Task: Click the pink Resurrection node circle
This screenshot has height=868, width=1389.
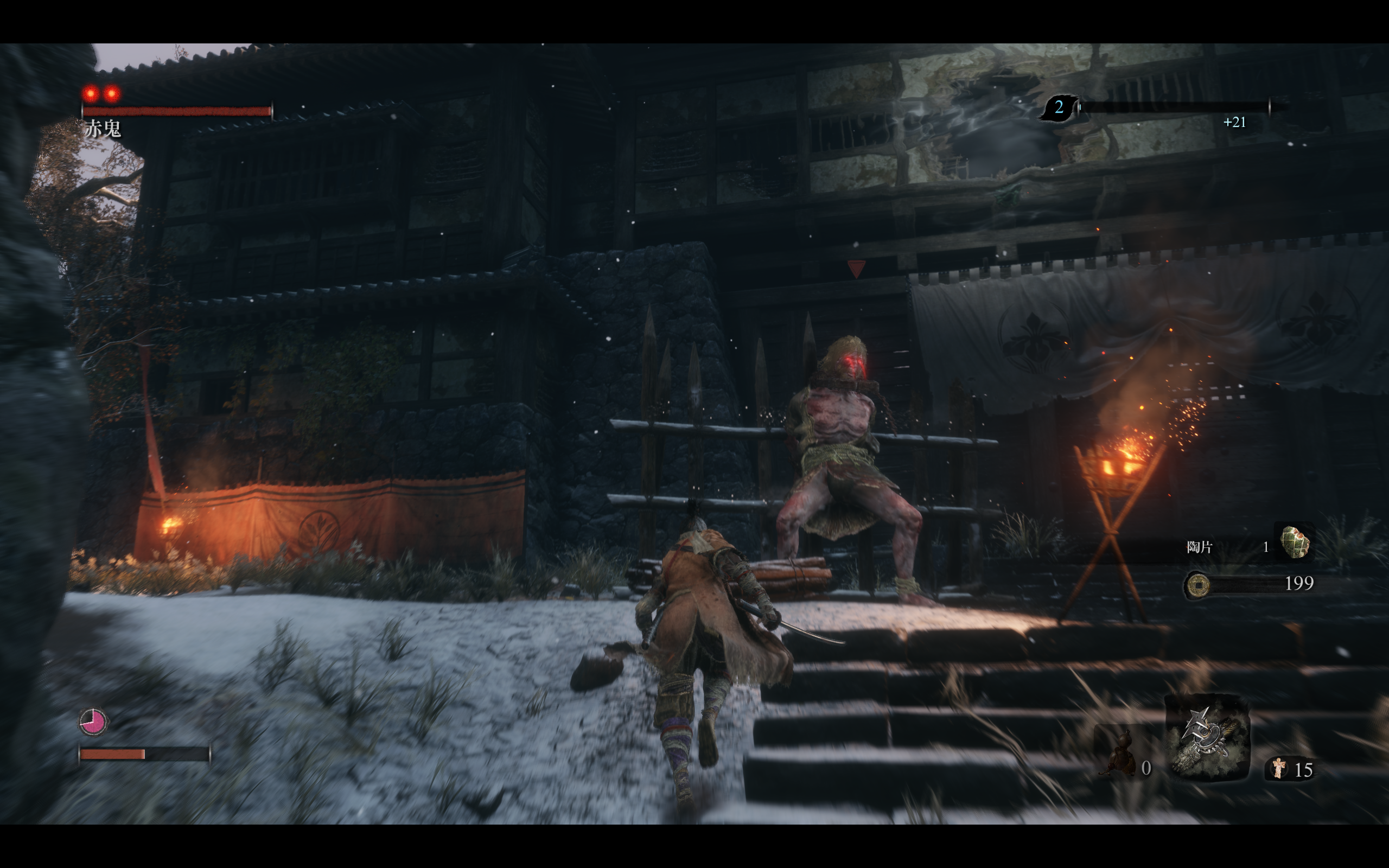Action: coord(92,722)
